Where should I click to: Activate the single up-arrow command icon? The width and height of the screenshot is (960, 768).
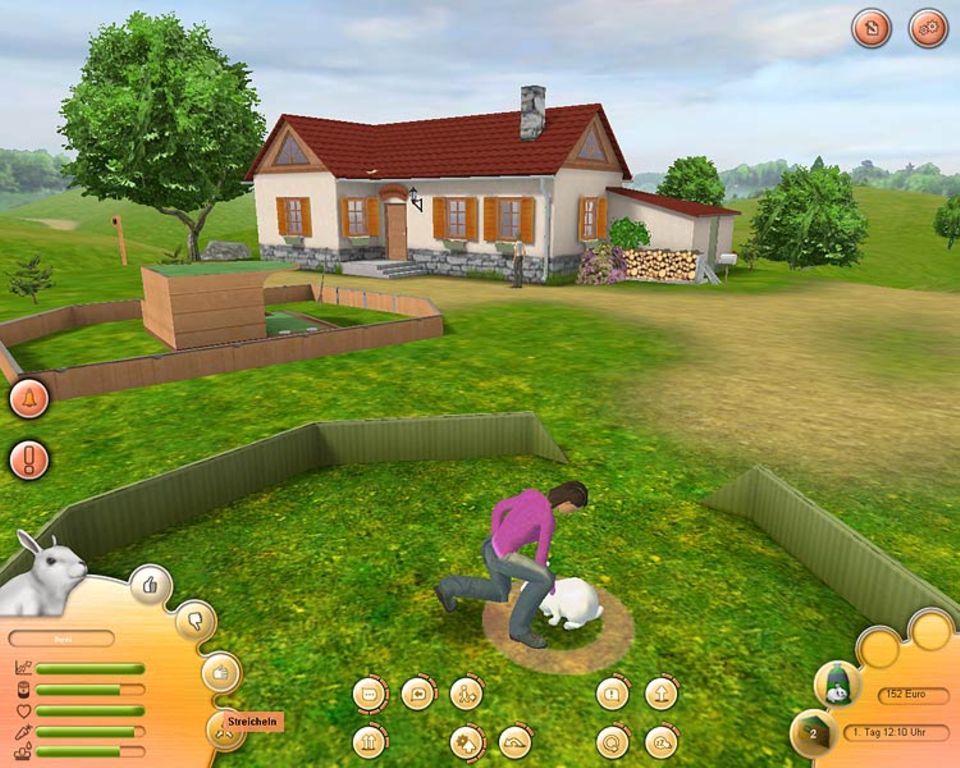click(661, 693)
